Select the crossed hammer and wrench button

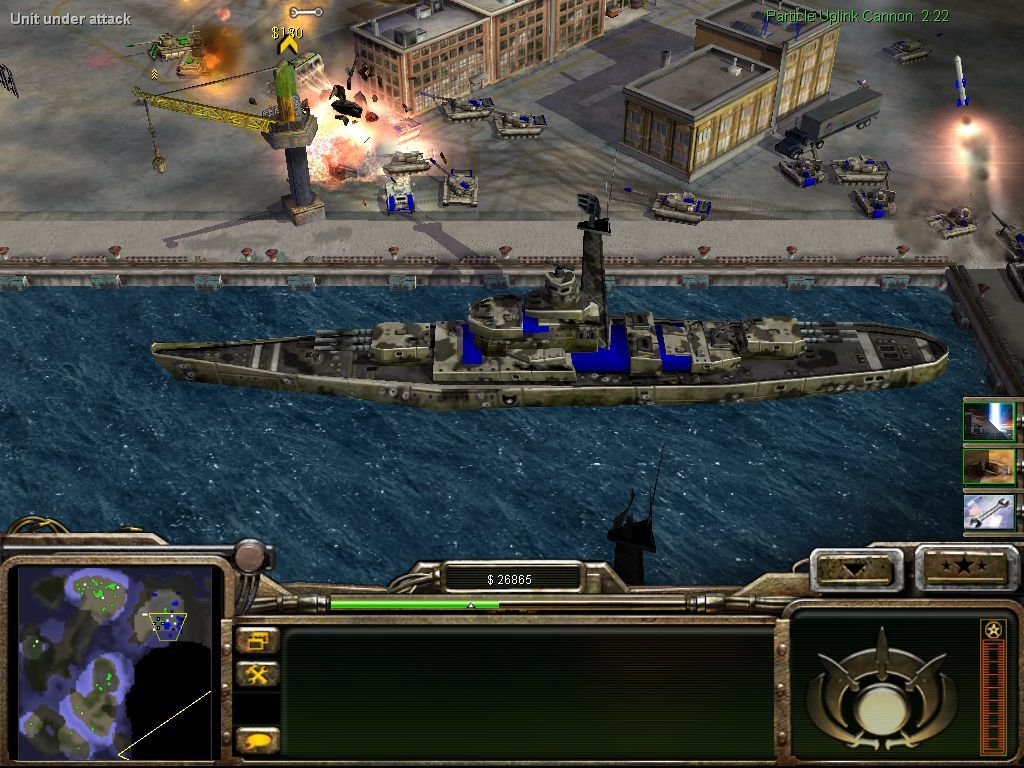coord(258,675)
